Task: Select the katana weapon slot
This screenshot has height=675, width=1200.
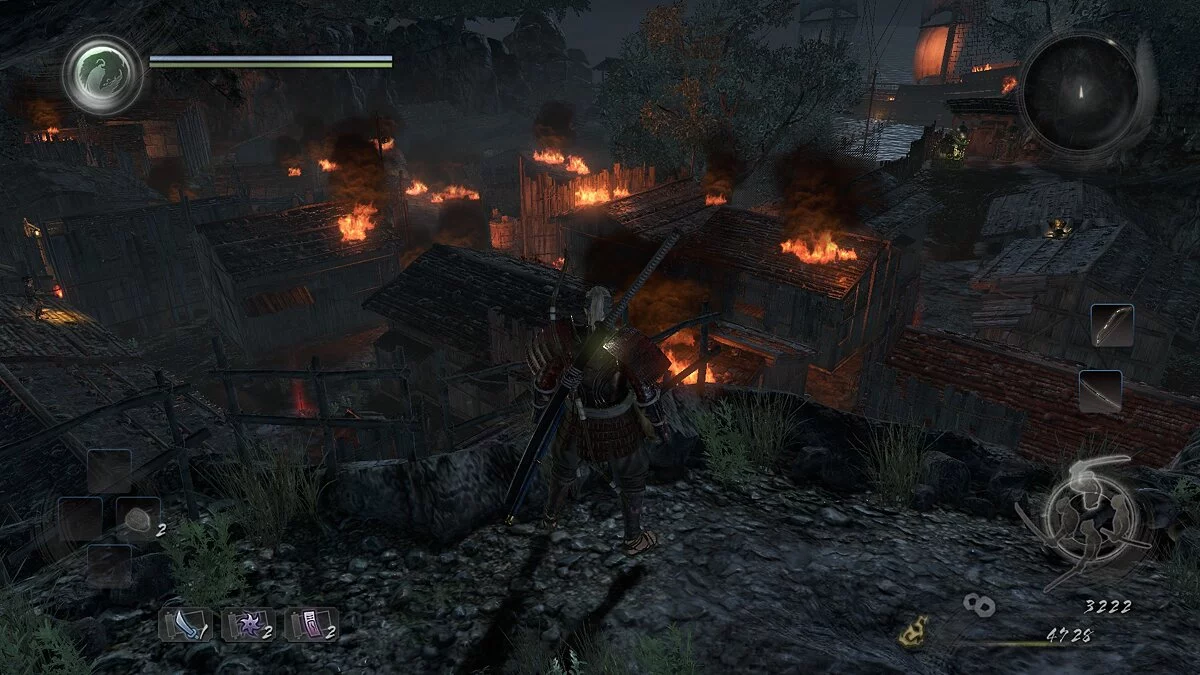Action: tap(1100, 391)
